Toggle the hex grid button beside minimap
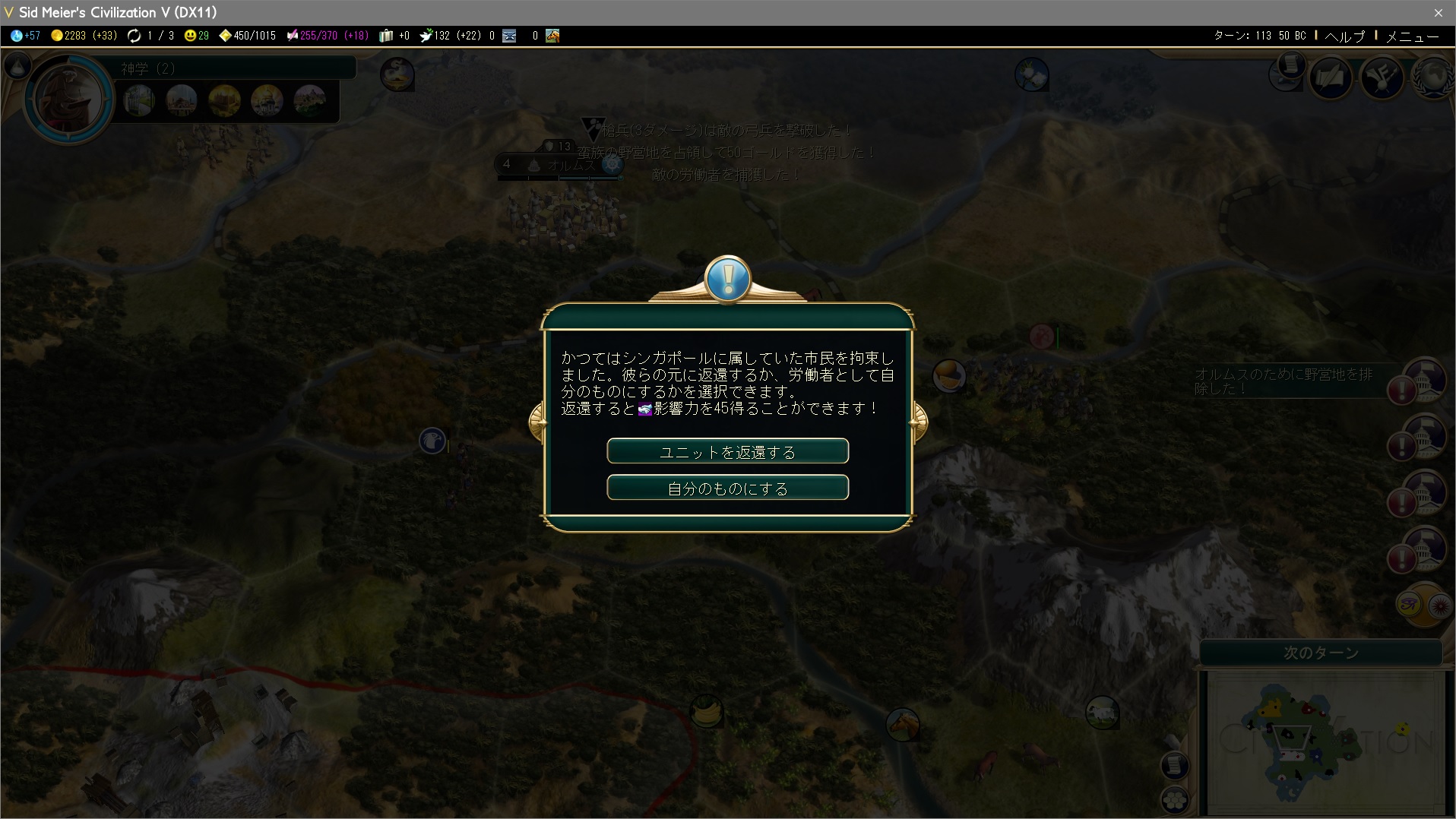This screenshot has height=819, width=1456. point(1175,800)
